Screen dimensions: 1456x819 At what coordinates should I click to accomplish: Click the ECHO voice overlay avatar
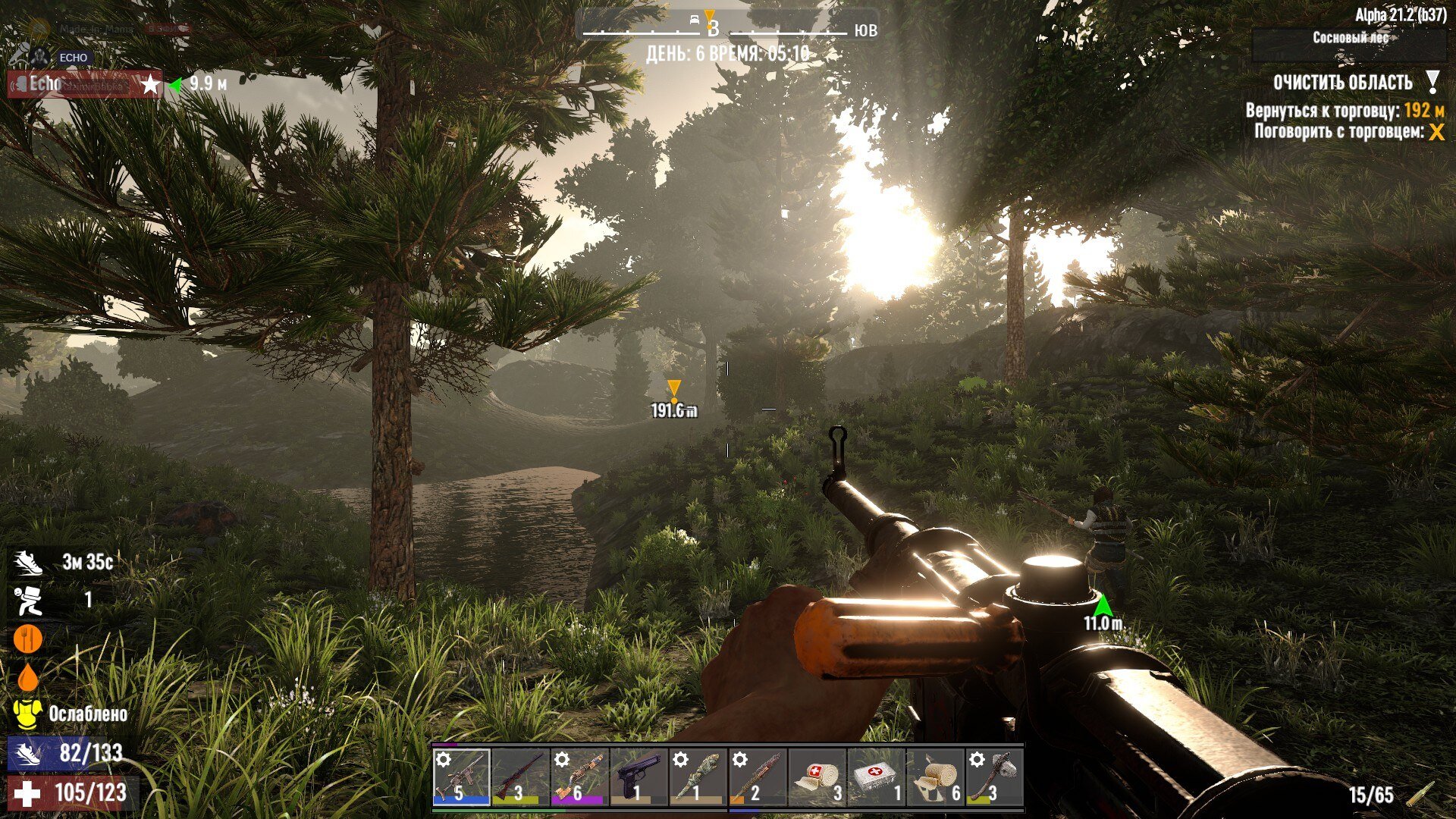pyautogui.click(x=38, y=57)
